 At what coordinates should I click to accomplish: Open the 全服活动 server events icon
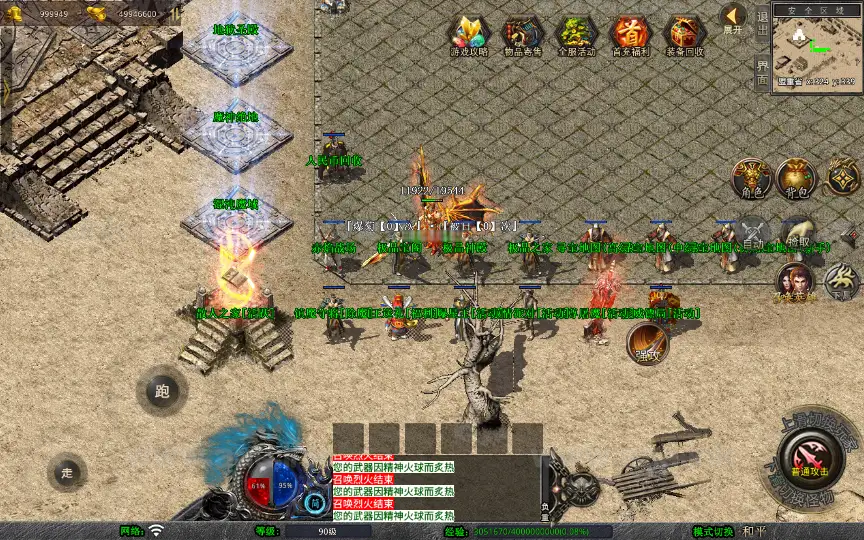pos(576,36)
